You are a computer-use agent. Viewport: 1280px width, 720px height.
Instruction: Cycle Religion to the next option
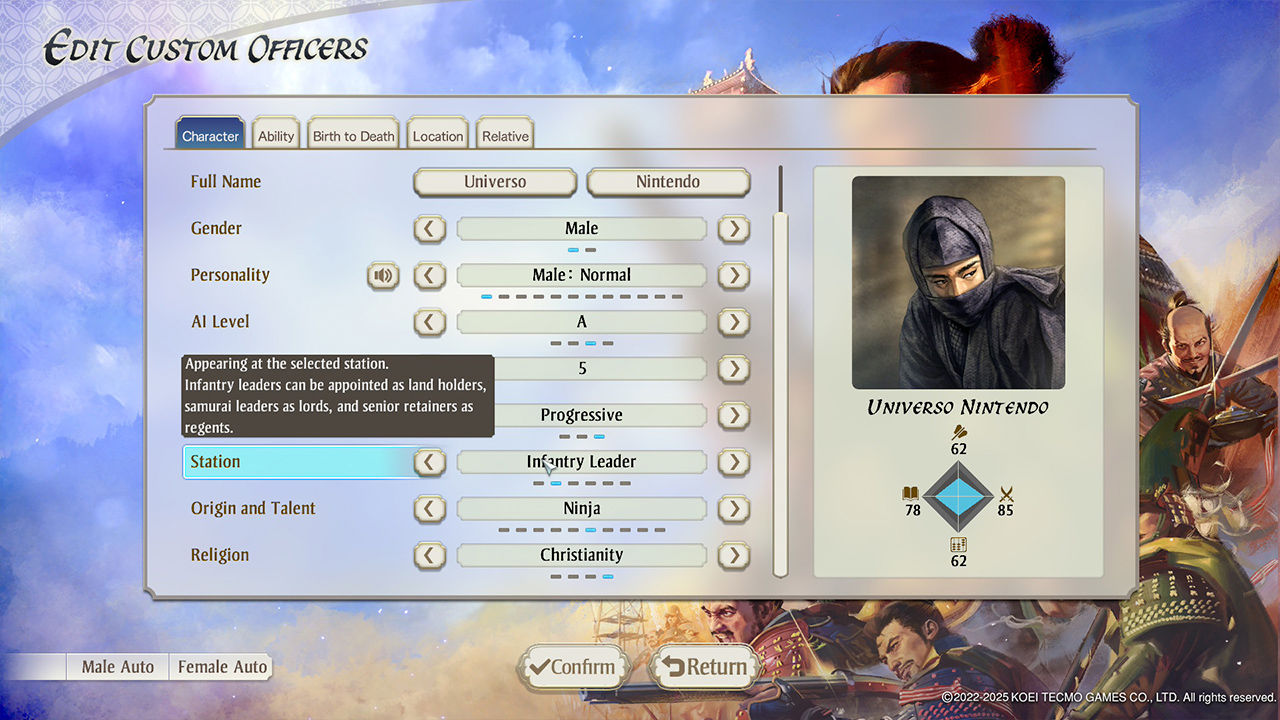point(734,555)
